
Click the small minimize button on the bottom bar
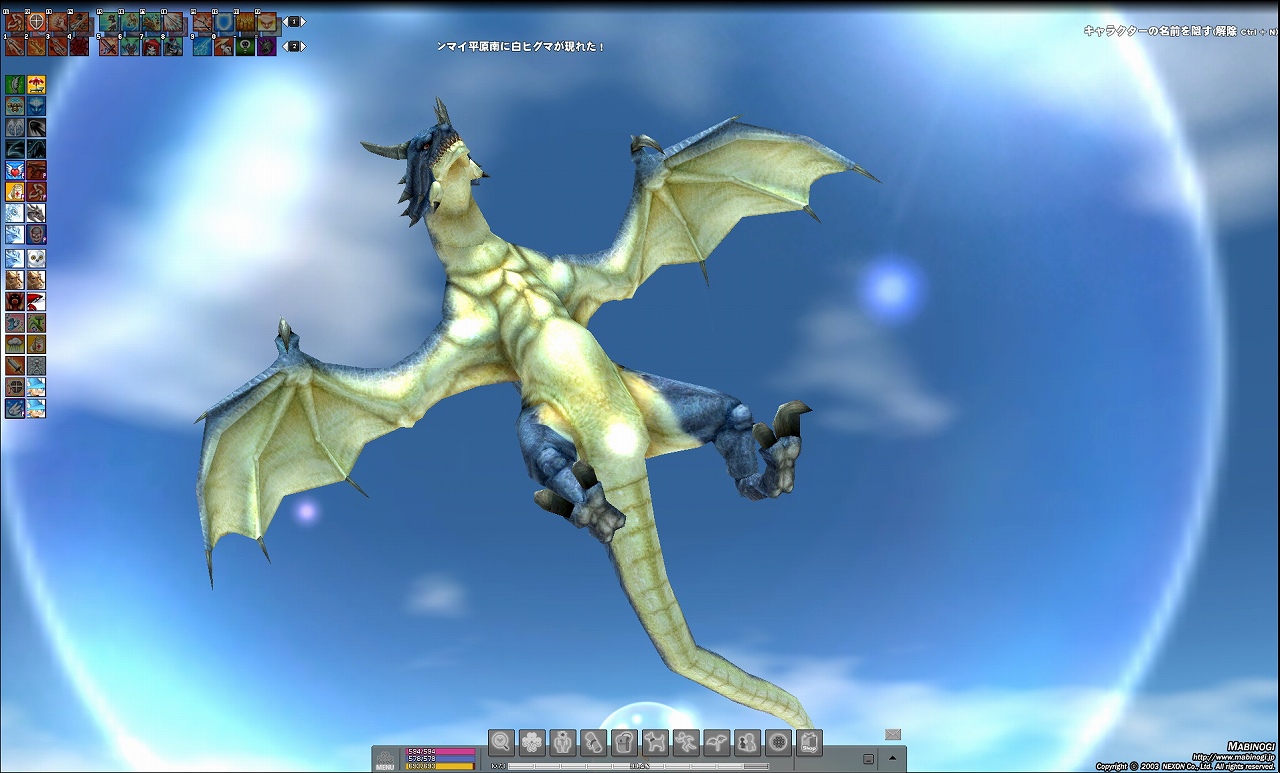868,759
